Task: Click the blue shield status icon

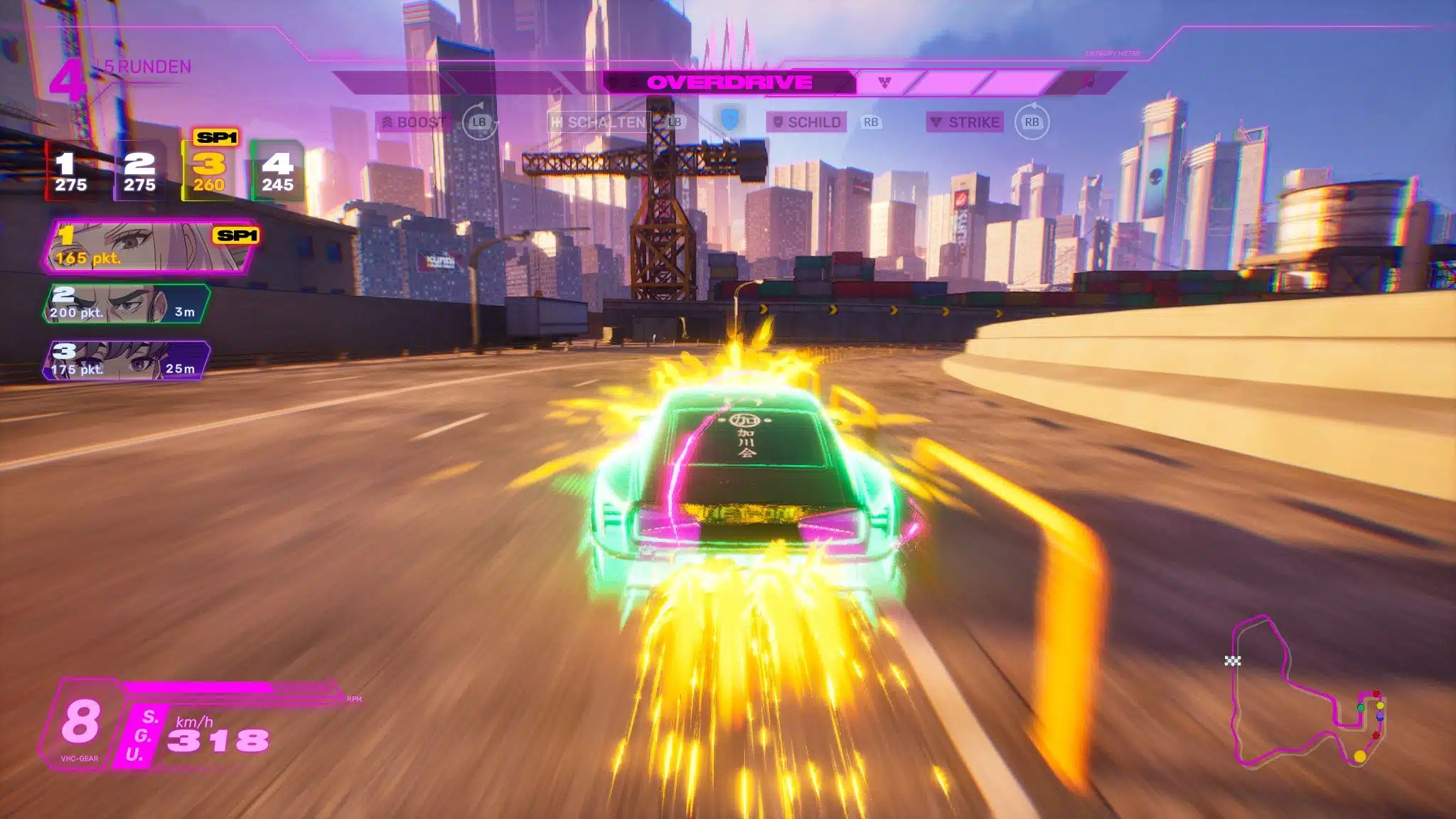Action: pyautogui.click(x=729, y=119)
